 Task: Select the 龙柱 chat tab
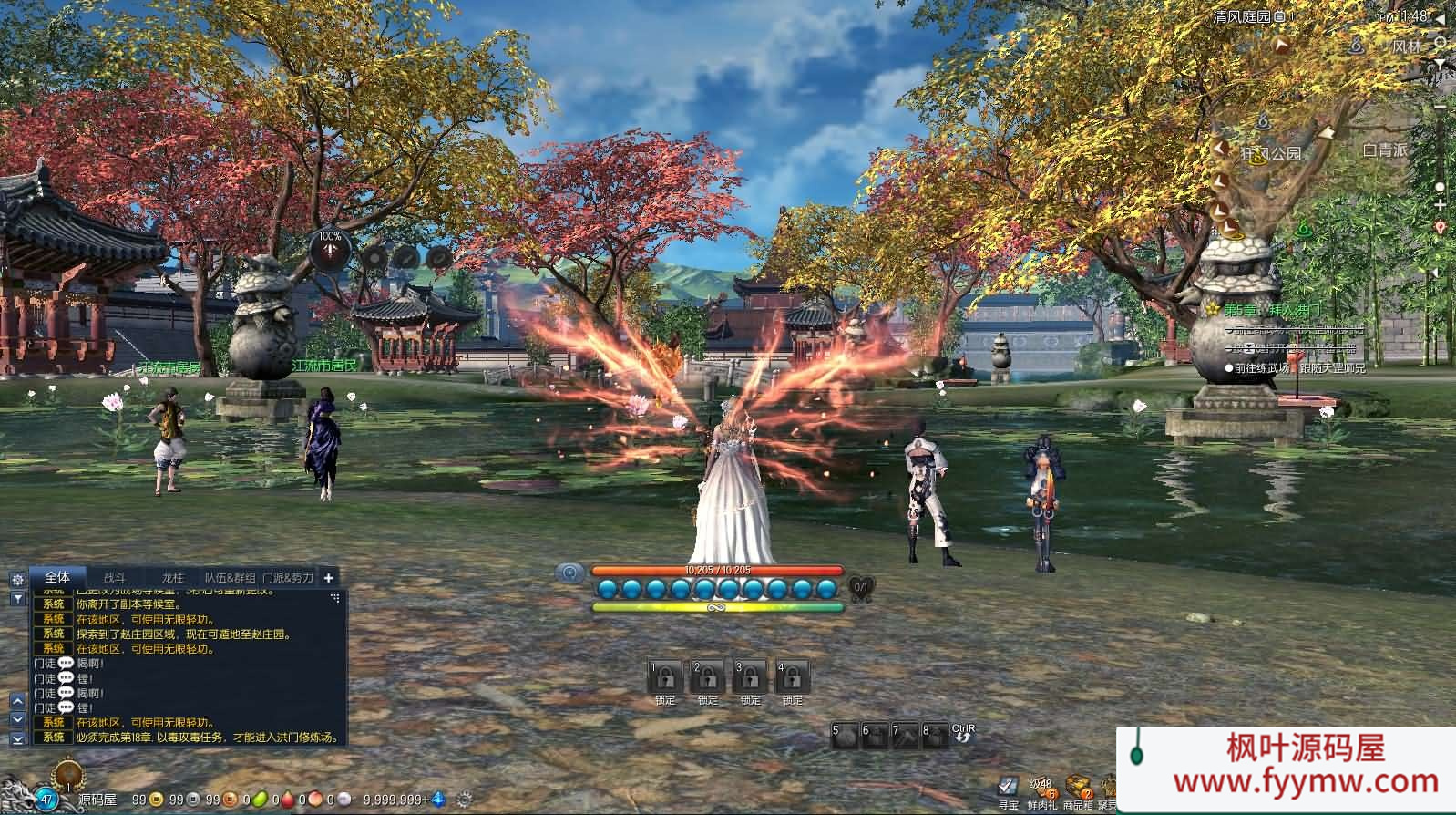pyautogui.click(x=172, y=578)
